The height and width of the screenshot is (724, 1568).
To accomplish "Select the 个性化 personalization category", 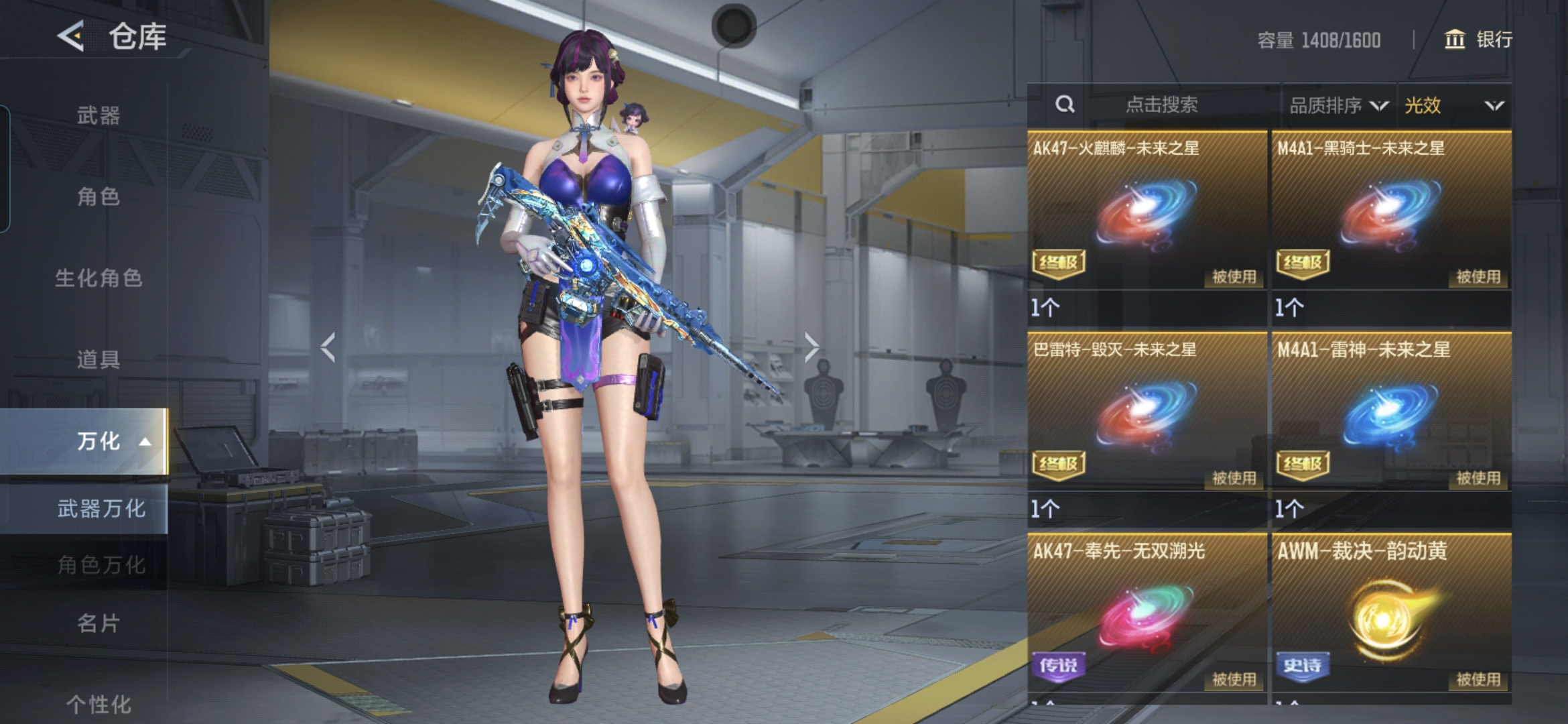I will coord(98,704).
